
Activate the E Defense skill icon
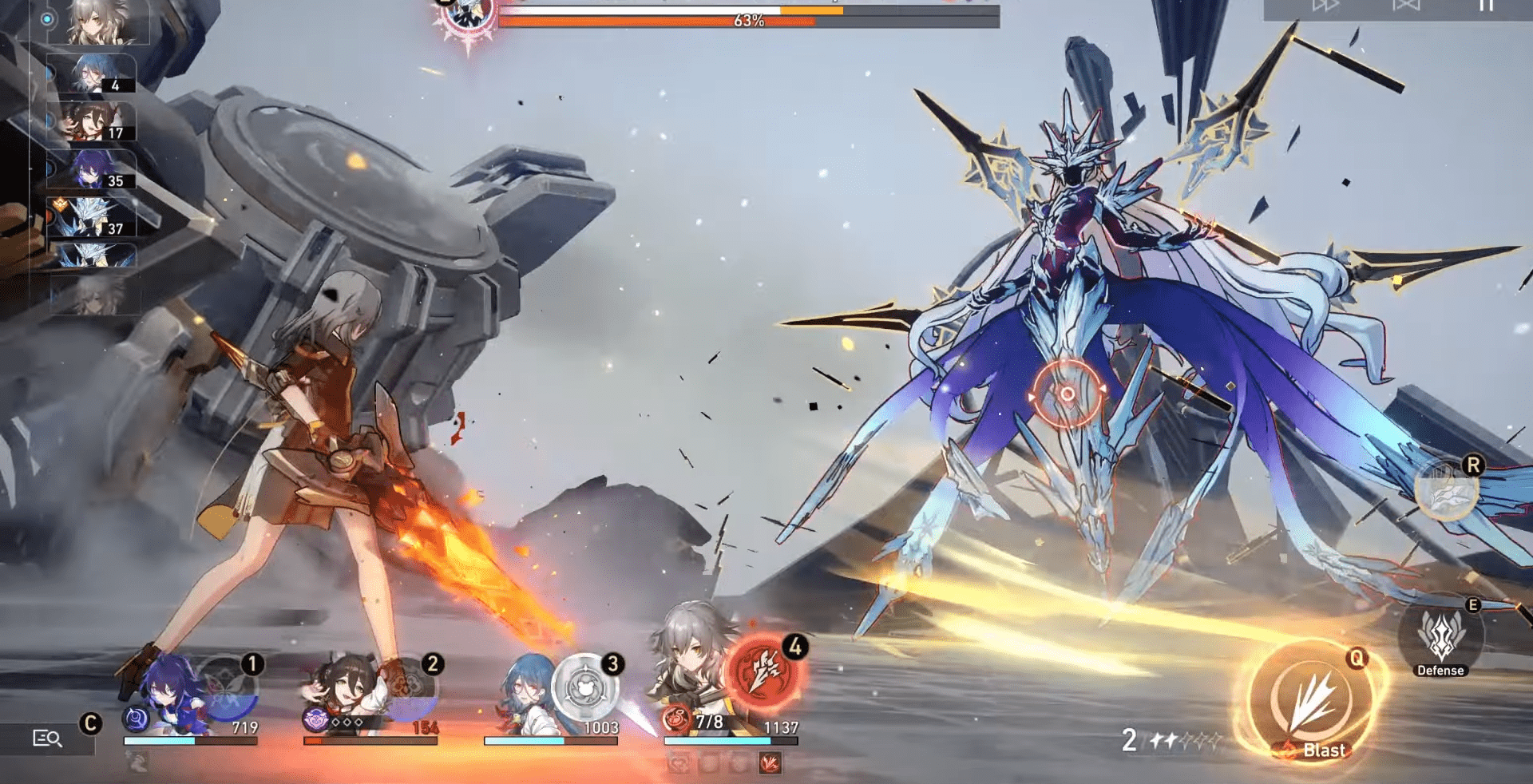(1442, 637)
